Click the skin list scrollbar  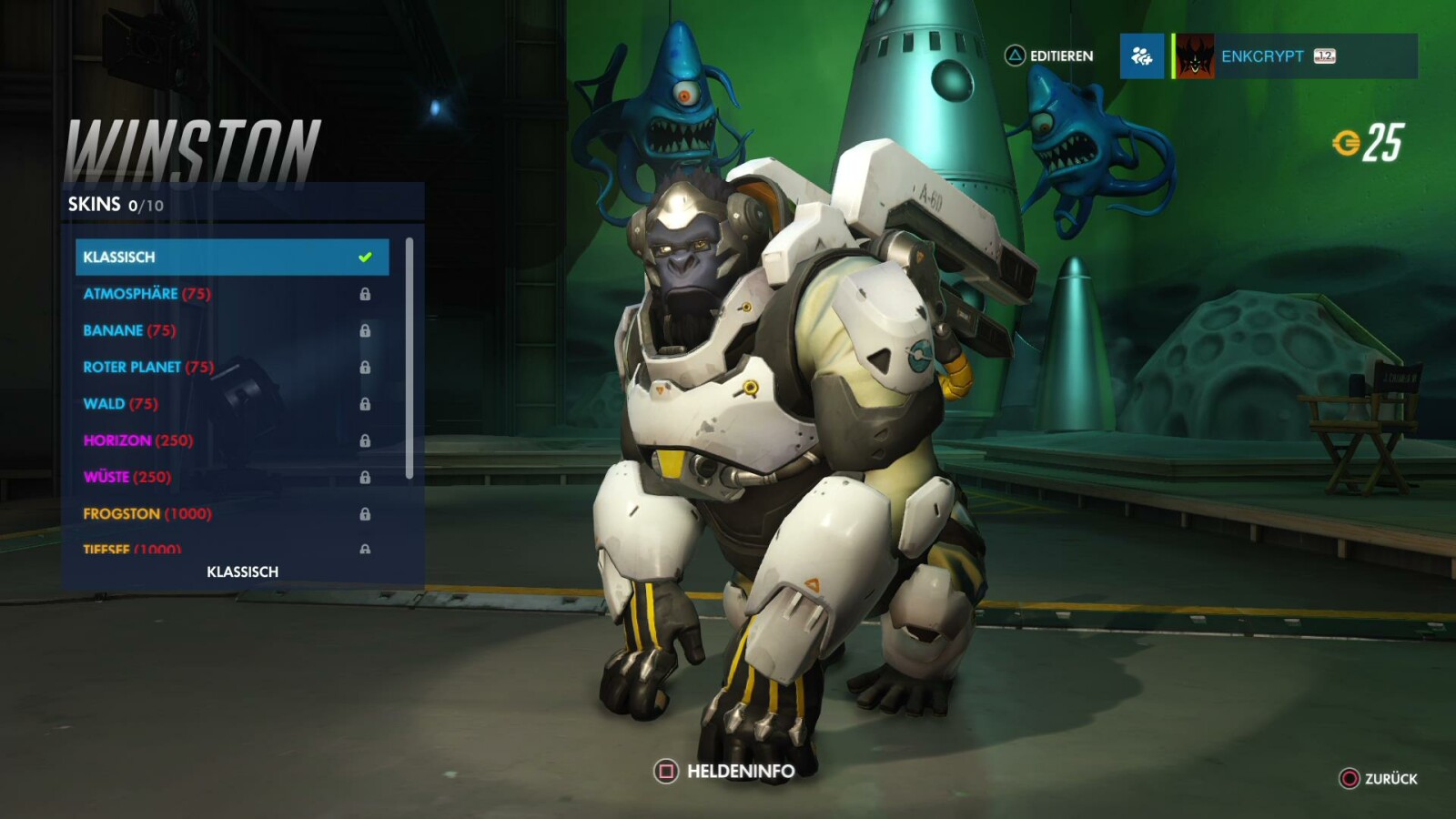pos(409,358)
